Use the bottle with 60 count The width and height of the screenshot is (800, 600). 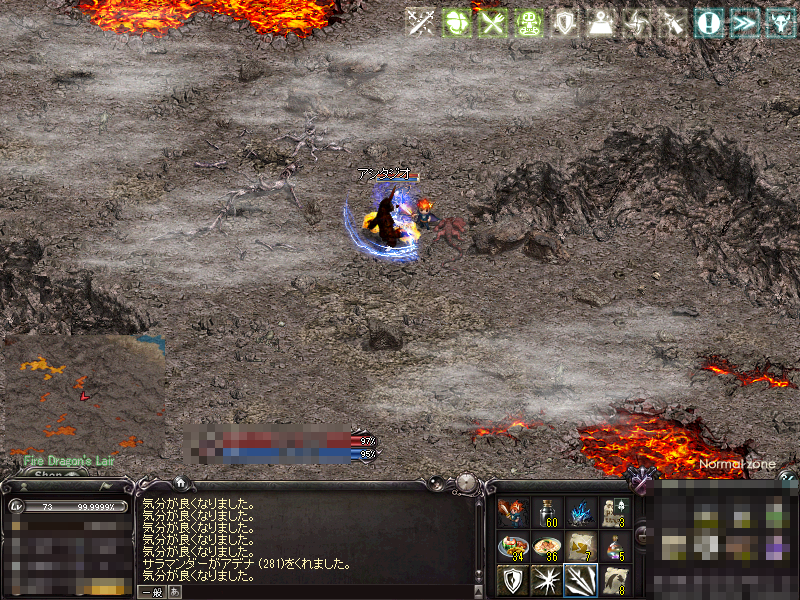coord(546,513)
